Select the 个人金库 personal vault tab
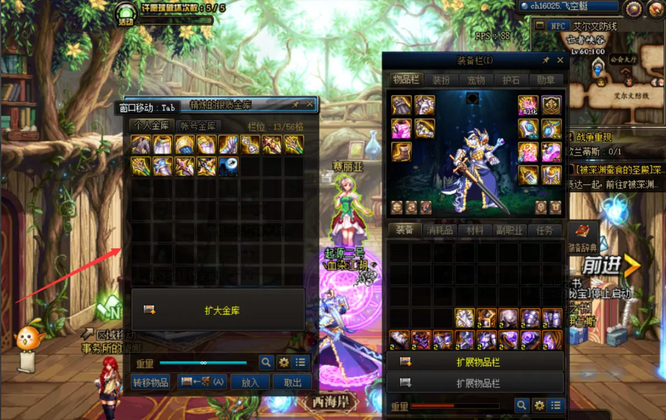This screenshot has height=420, width=666. click(x=151, y=125)
